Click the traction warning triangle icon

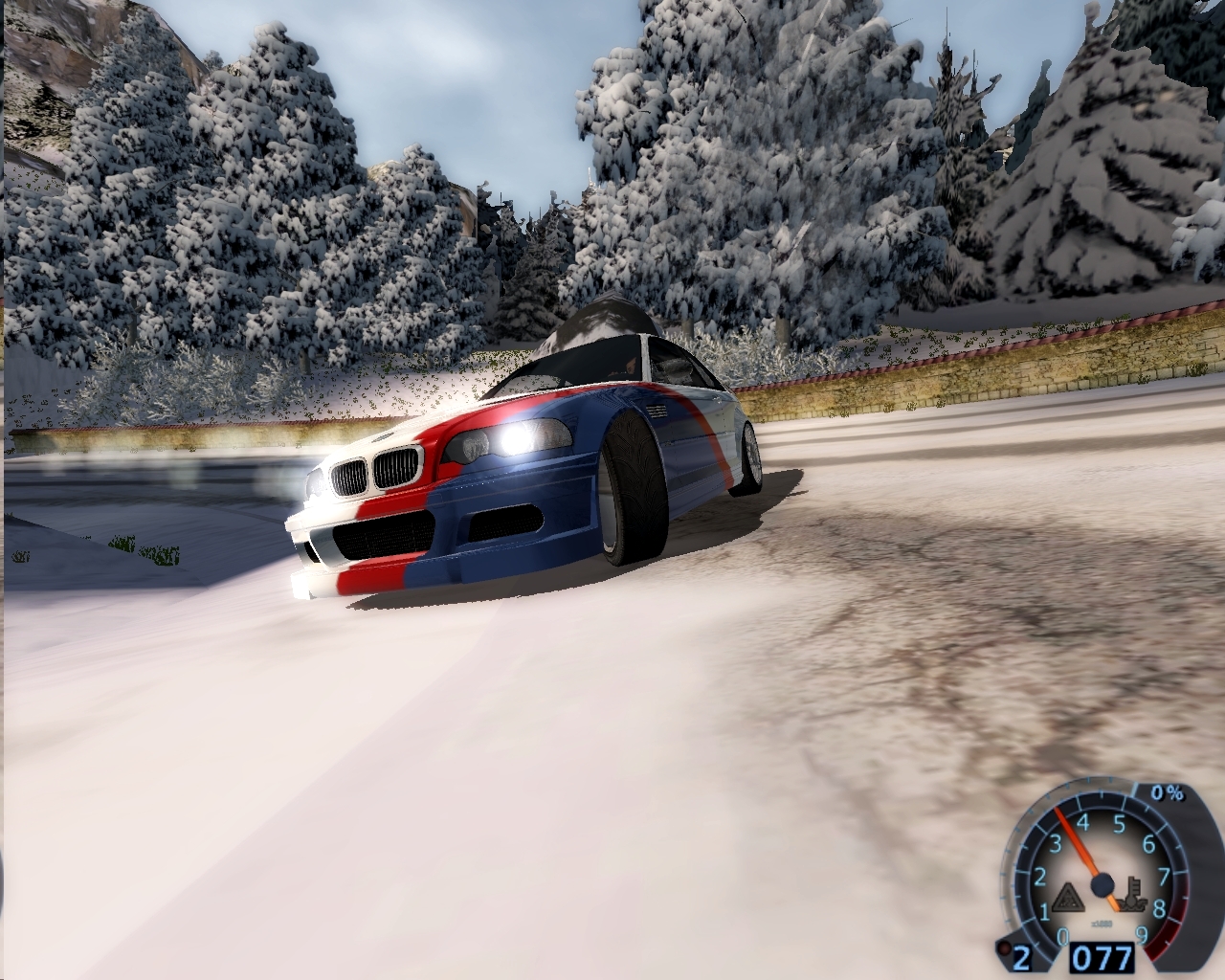pyautogui.click(x=1068, y=899)
